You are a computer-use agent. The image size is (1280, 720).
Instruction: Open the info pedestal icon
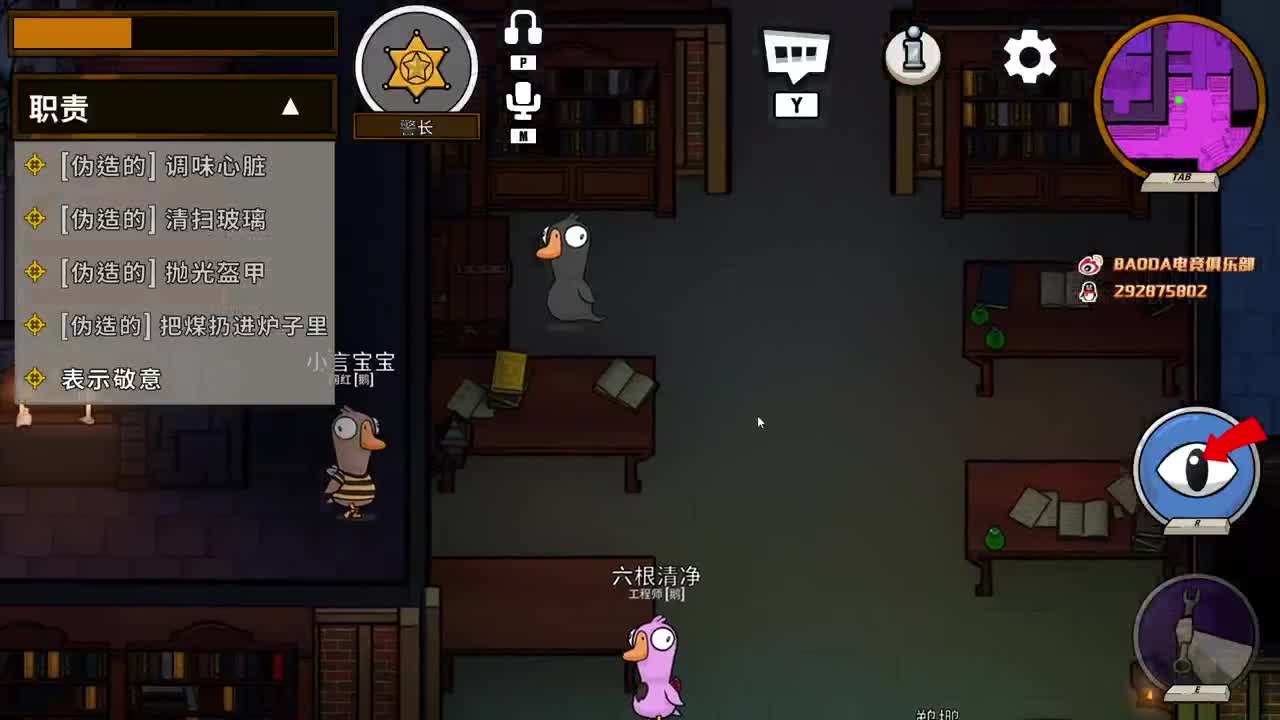tap(912, 57)
